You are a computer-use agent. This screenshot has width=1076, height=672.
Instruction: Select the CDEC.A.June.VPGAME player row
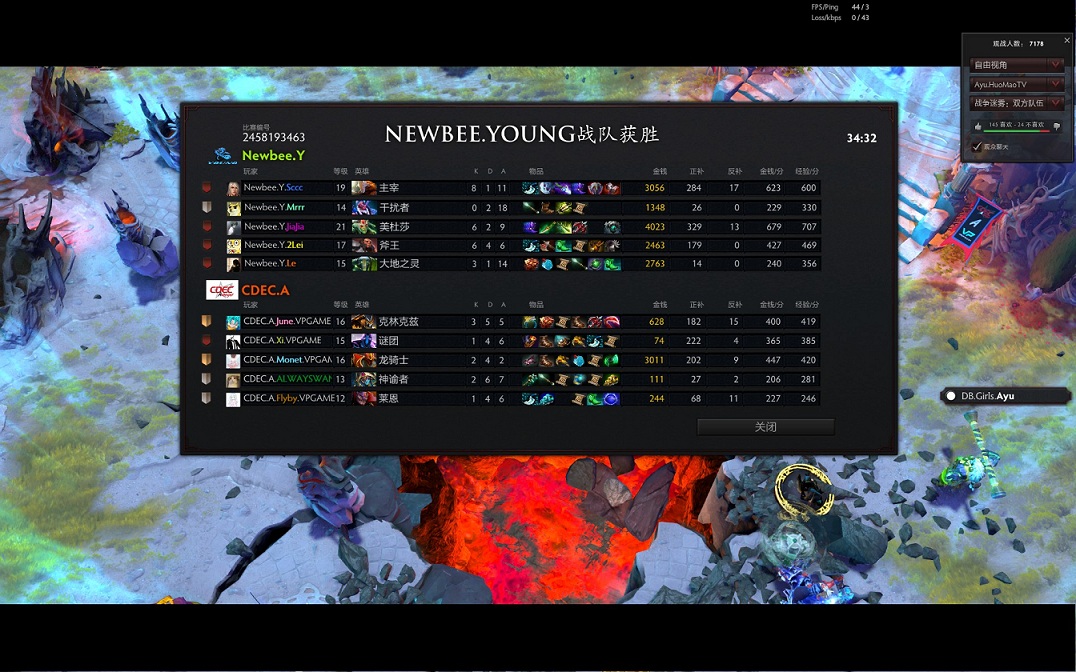pyautogui.click(x=286, y=322)
